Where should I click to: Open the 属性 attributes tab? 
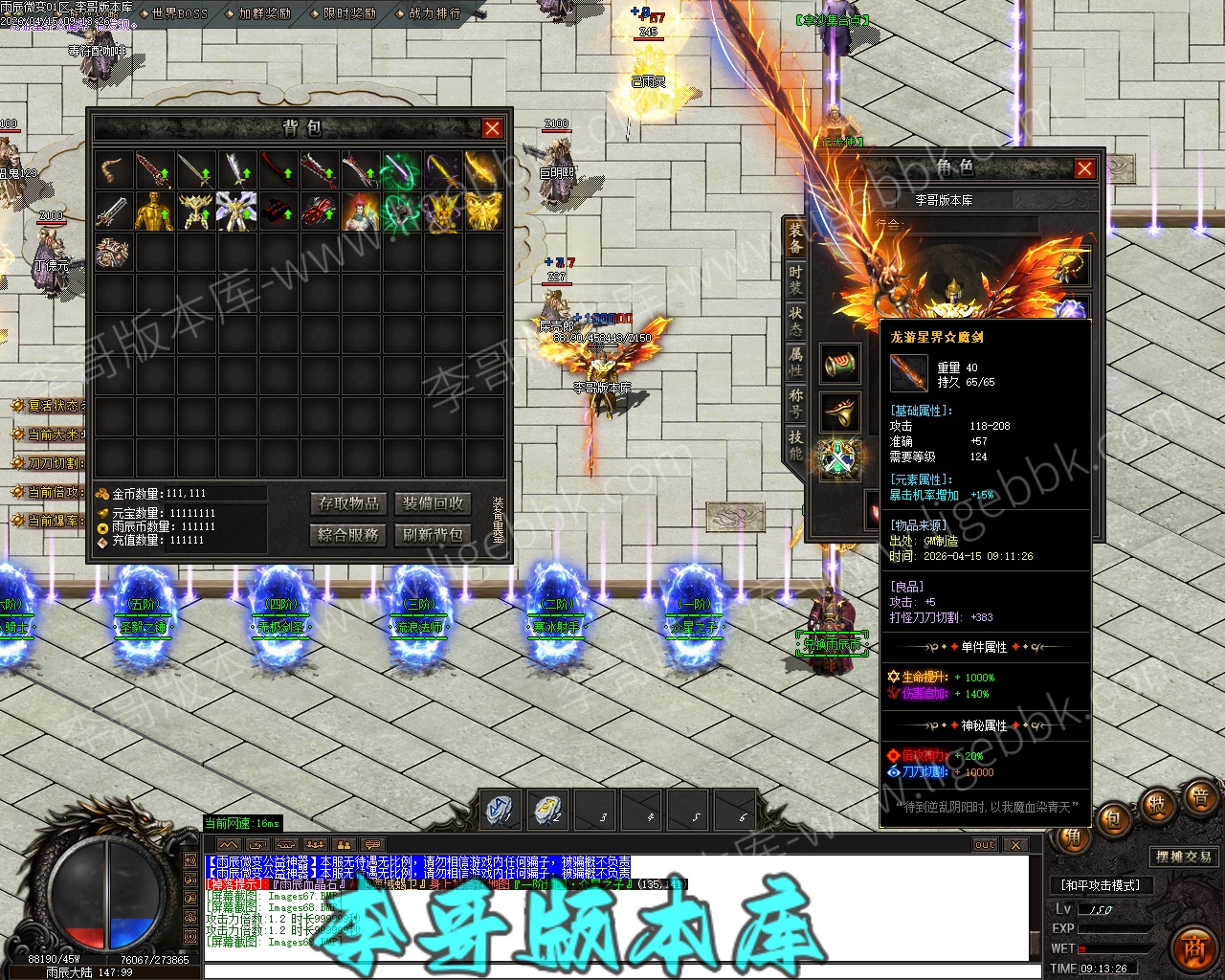[x=796, y=361]
